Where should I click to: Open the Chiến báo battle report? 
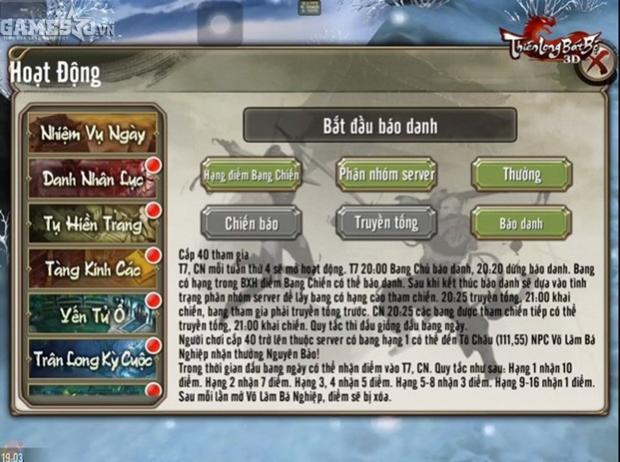[x=251, y=222]
